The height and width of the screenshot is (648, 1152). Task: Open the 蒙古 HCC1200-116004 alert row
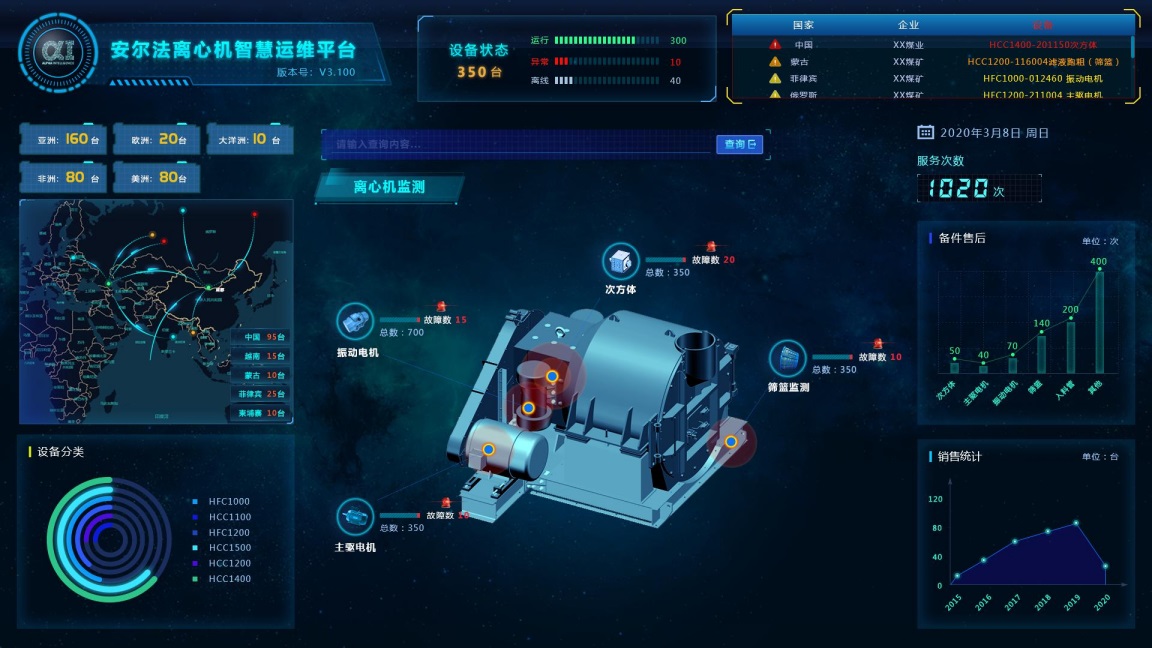click(932, 62)
